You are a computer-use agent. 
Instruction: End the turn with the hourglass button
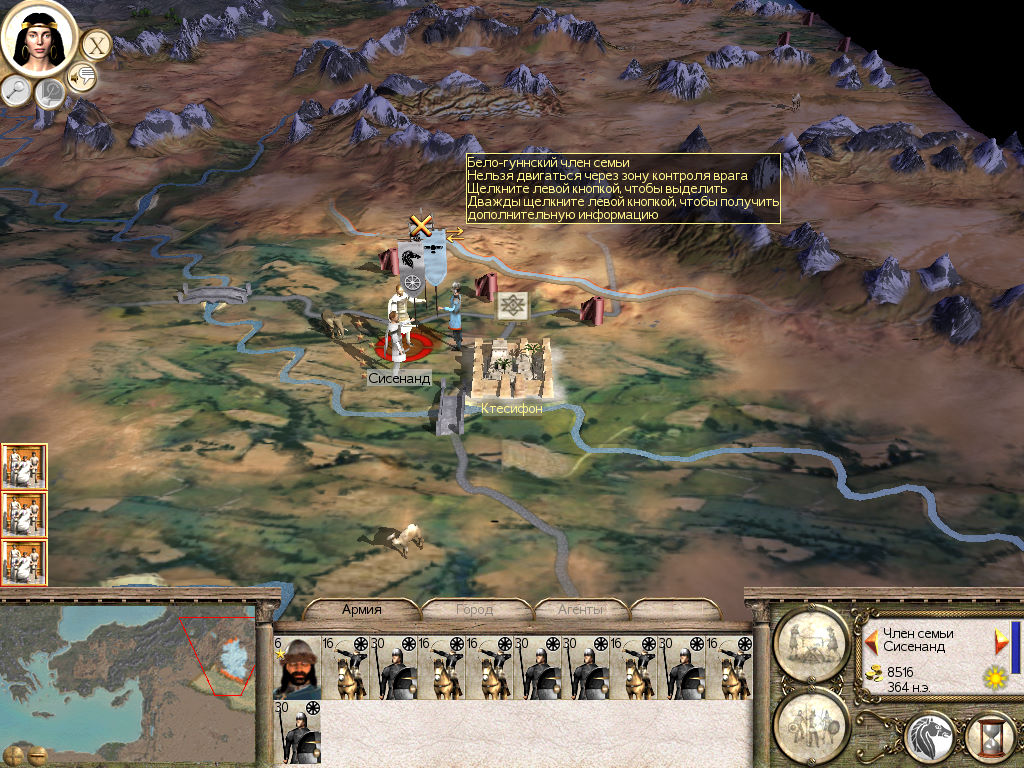click(990, 738)
